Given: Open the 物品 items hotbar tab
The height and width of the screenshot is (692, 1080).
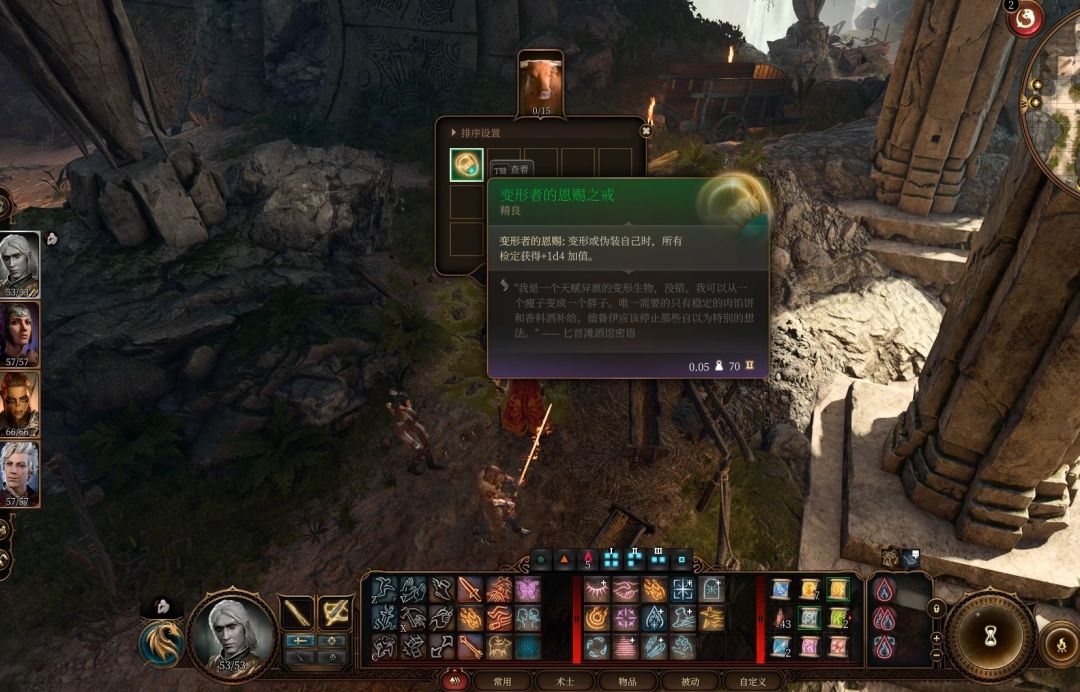Looking at the screenshot, I should click(x=627, y=681).
